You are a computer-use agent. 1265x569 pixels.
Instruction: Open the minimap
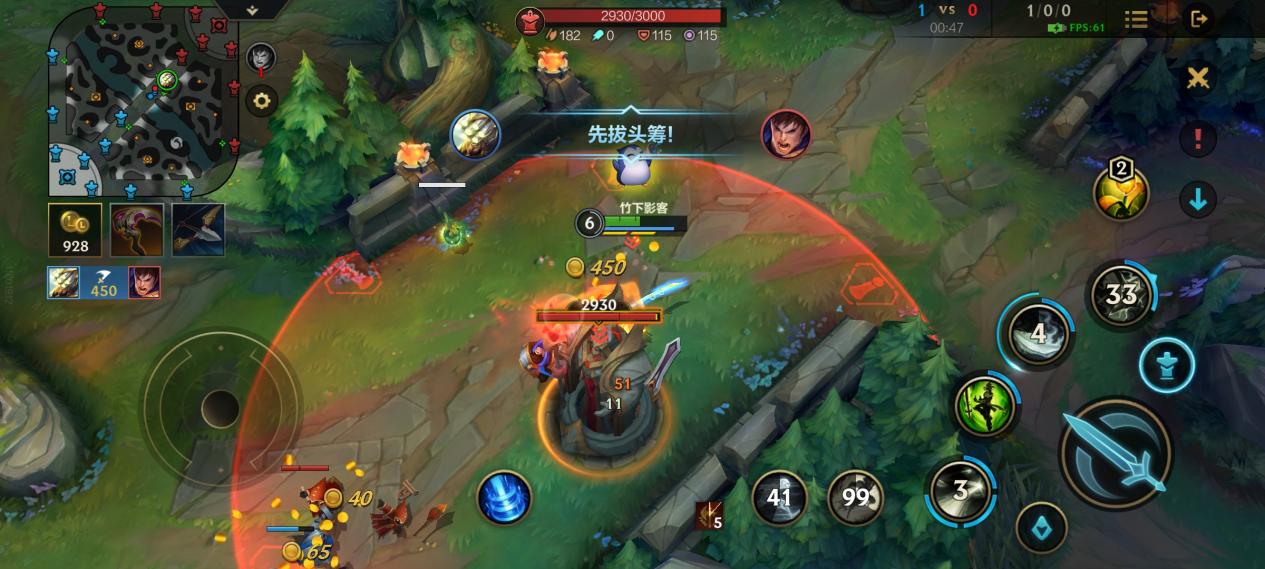tap(142, 98)
